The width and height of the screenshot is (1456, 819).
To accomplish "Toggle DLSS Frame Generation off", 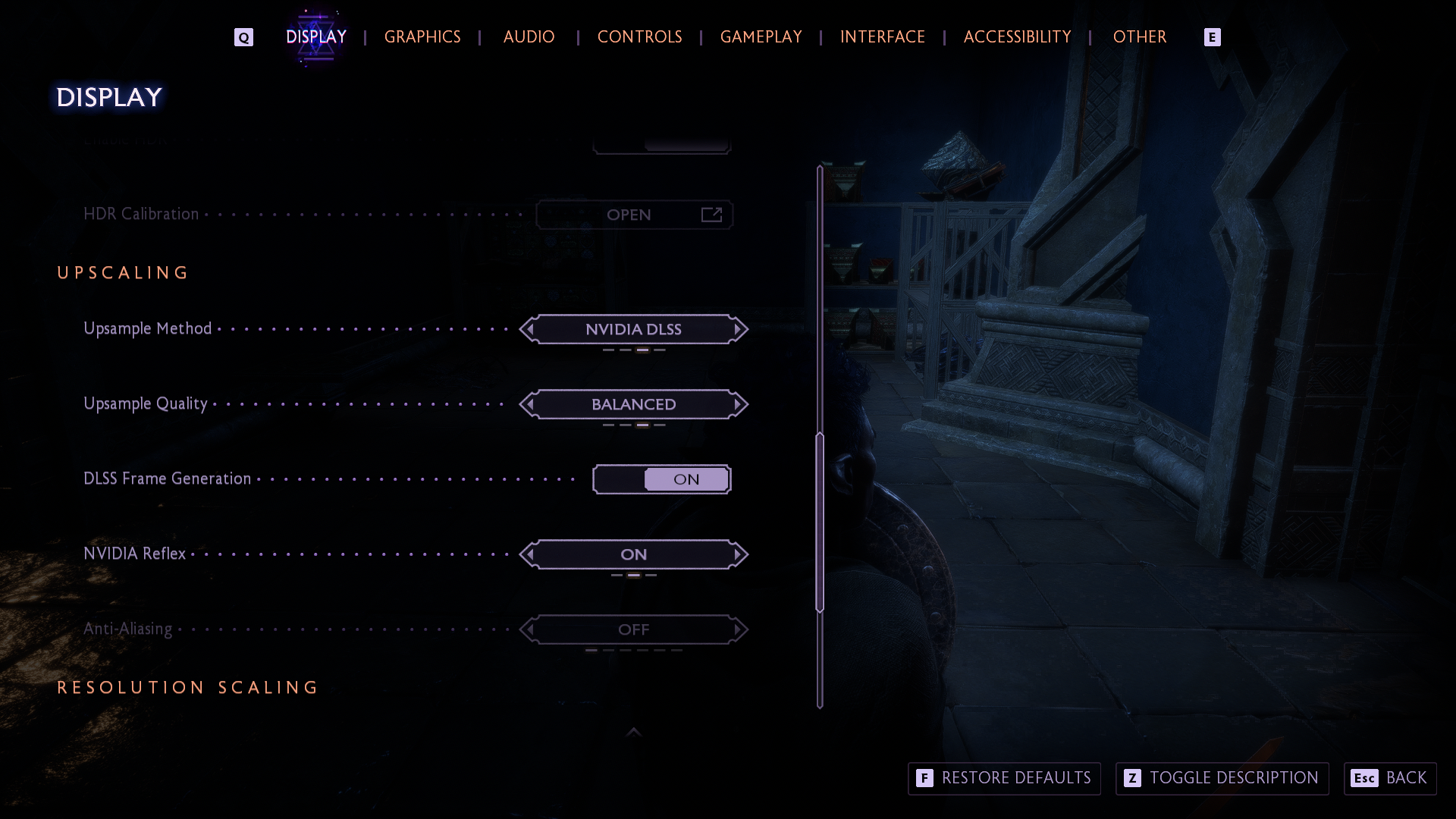I will (x=661, y=479).
